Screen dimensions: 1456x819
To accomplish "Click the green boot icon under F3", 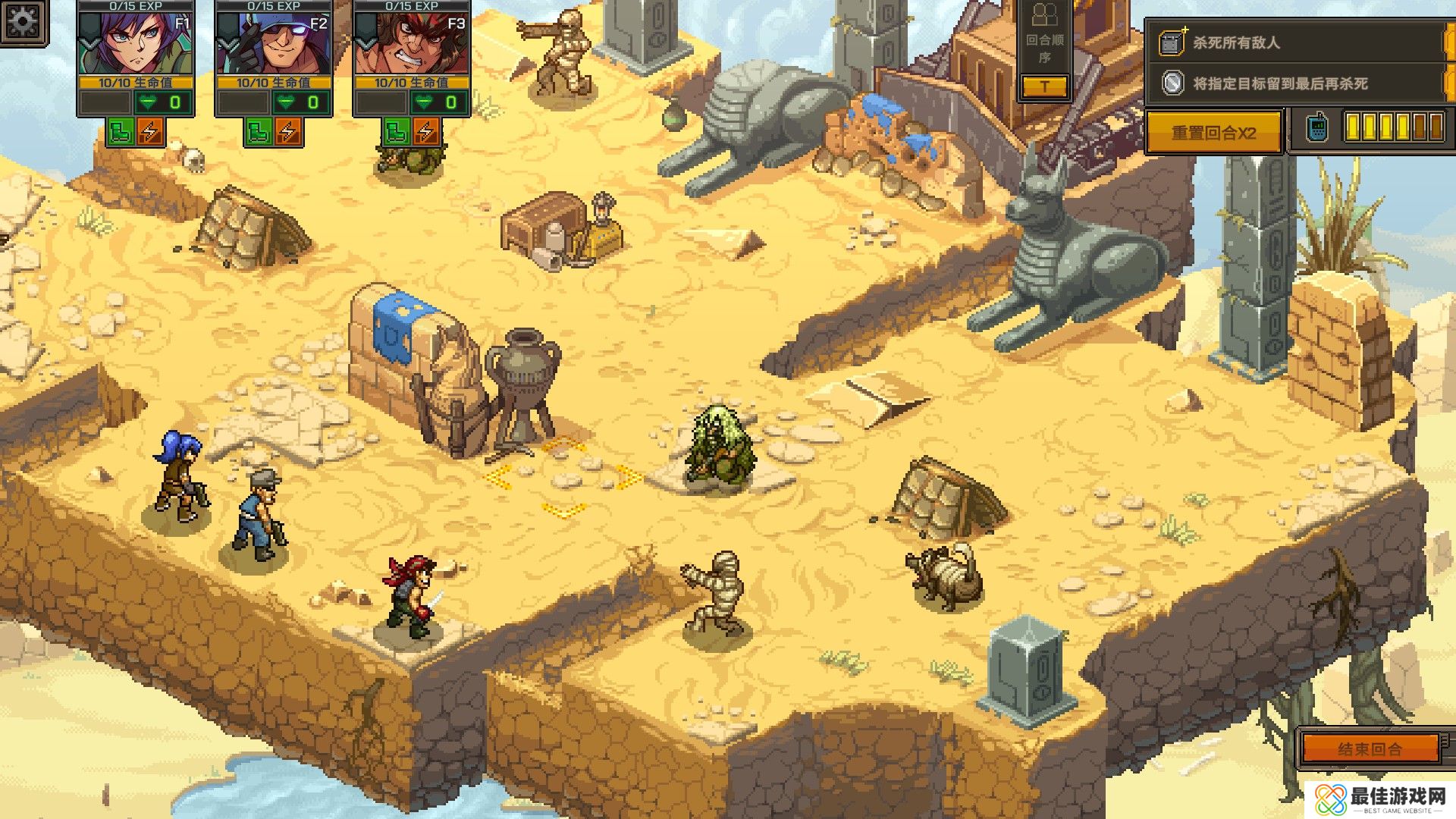I will point(397,132).
